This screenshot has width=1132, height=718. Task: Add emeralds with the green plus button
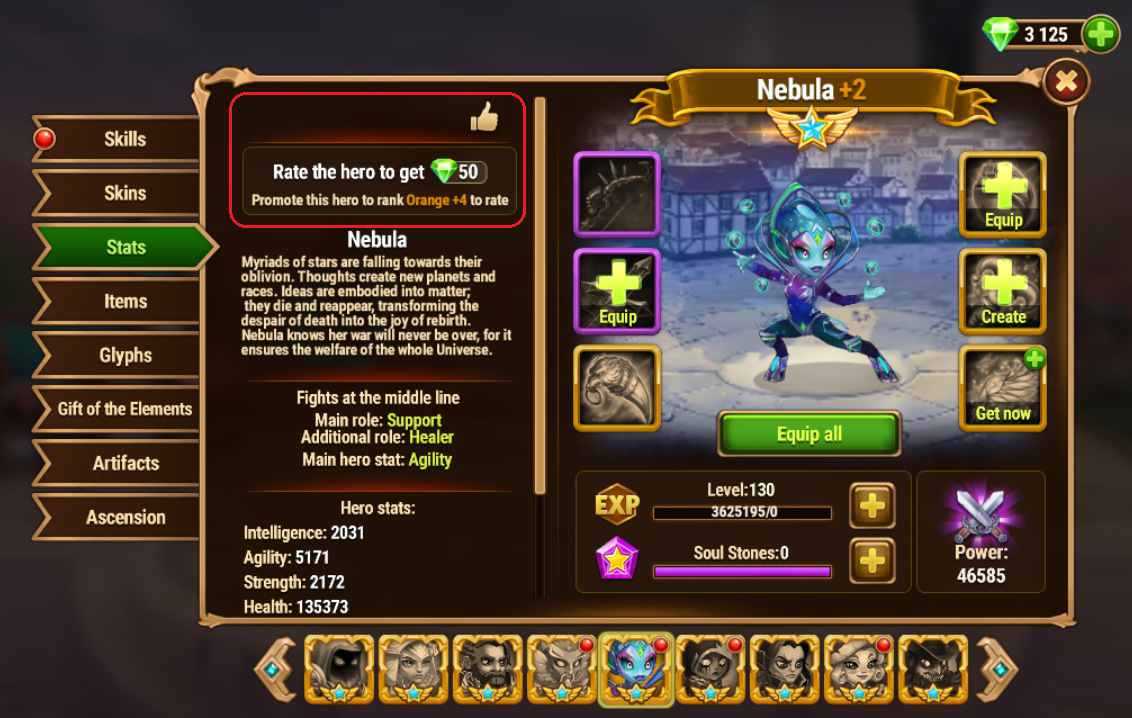[x=1100, y=35]
